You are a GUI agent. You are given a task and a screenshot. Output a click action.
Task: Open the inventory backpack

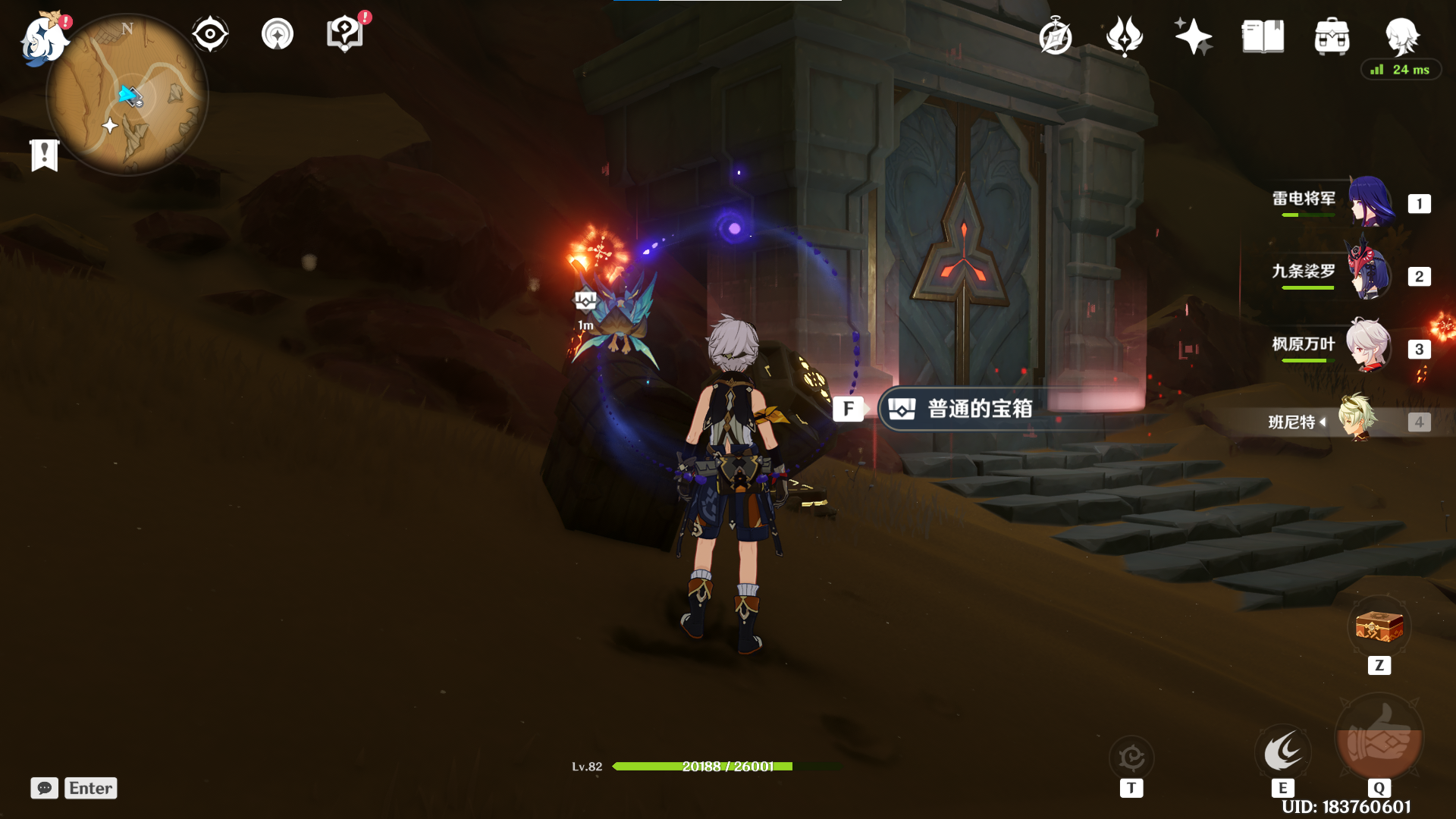pyautogui.click(x=1332, y=36)
